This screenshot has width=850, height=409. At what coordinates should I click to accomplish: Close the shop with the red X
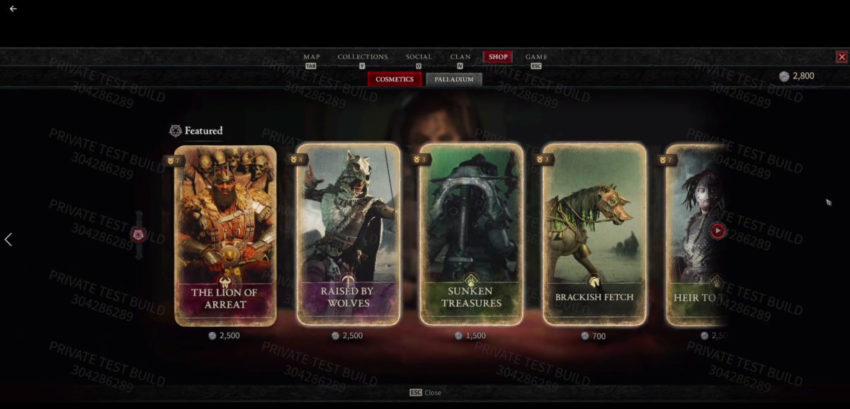(841, 57)
